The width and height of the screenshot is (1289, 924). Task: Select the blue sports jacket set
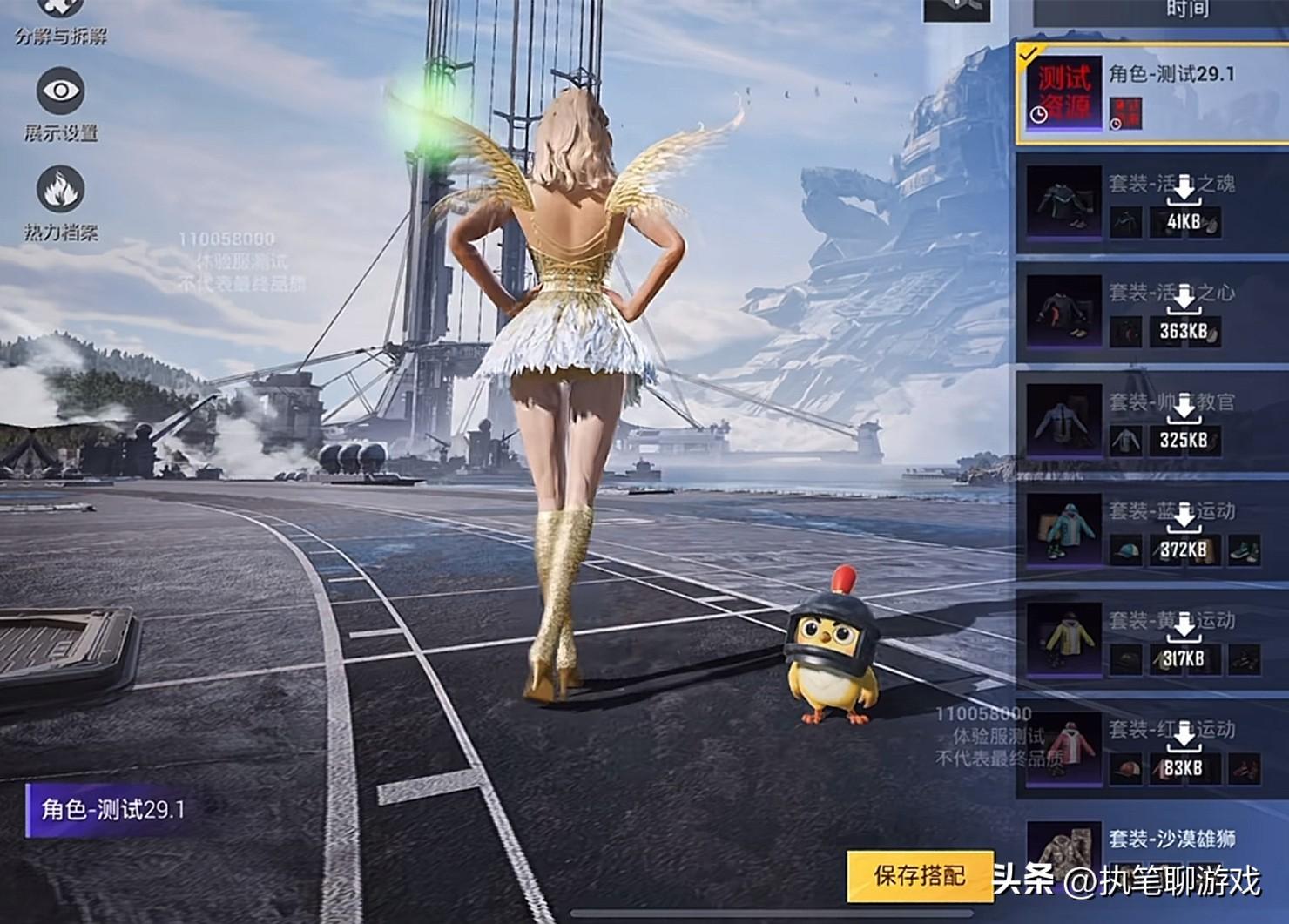point(1151,532)
